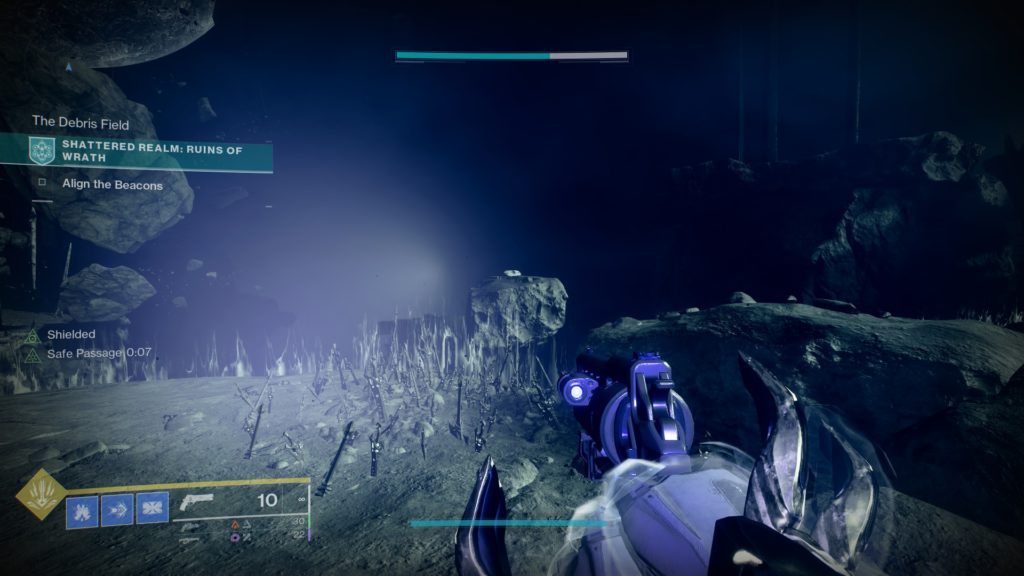Screen dimensions: 1024x576
Task: Activate the grenade ability icon
Action: point(82,511)
